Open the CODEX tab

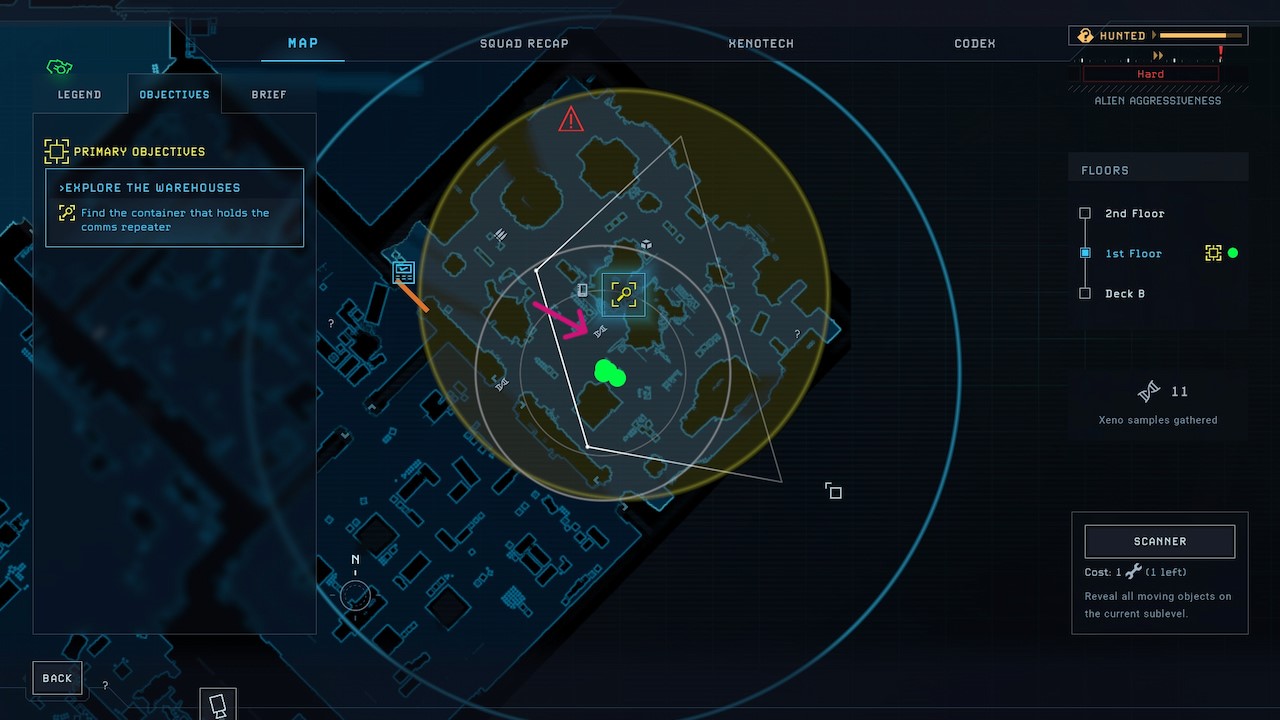[x=974, y=43]
